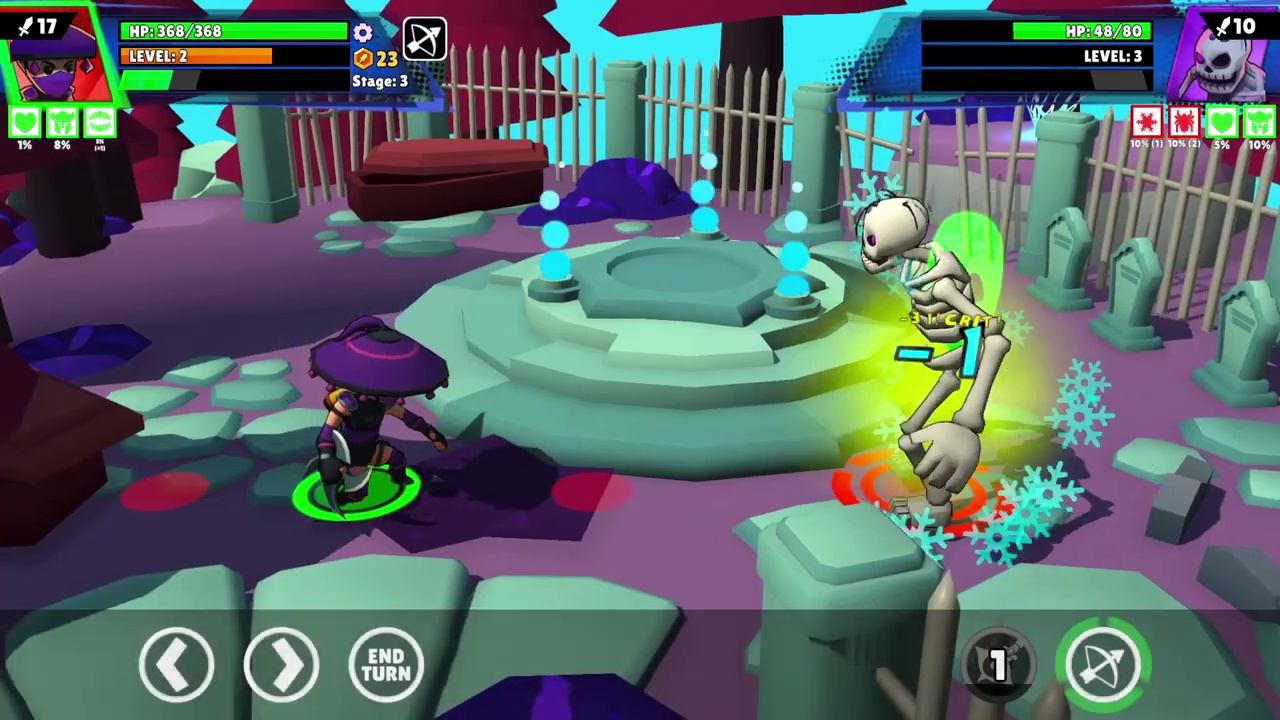Inspect the enemy's green heart buff

pos(1221,123)
